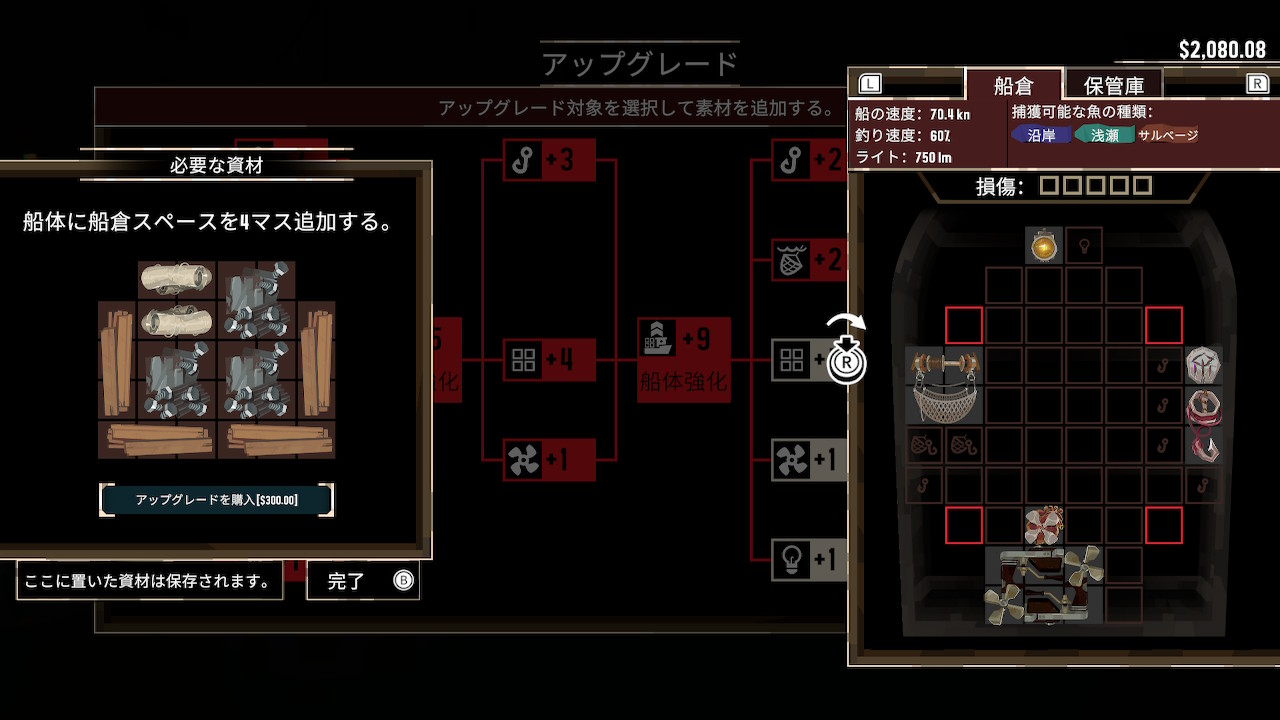Select the 完了 (done) button
Screen dimensions: 1280x720
click(x=362, y=581)
